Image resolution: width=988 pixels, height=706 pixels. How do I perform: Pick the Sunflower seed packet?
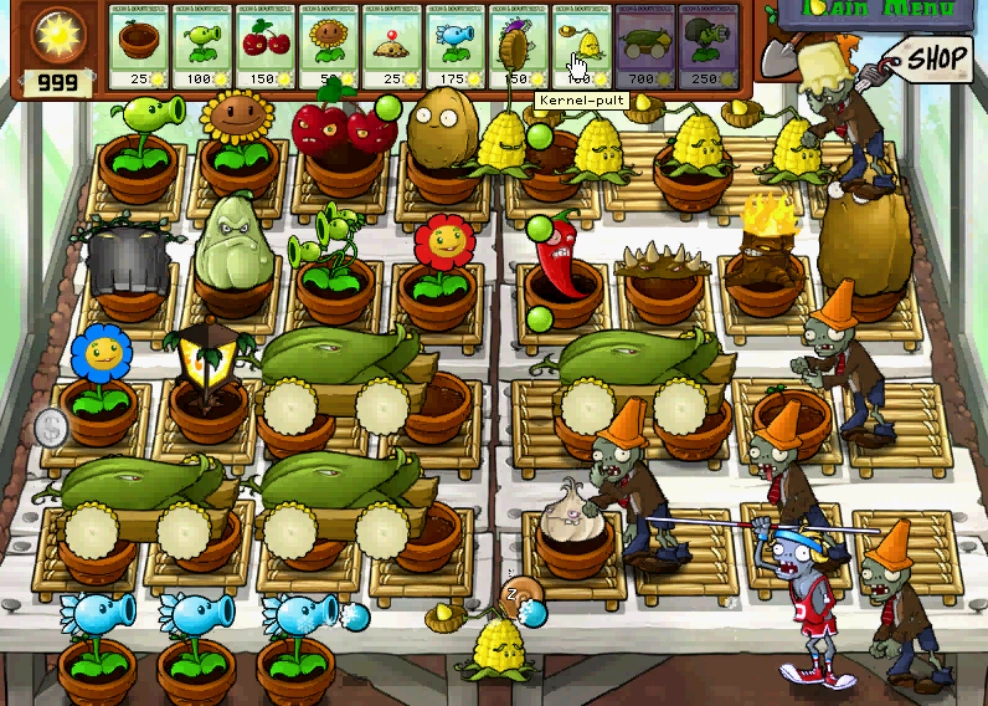(328, 46)
